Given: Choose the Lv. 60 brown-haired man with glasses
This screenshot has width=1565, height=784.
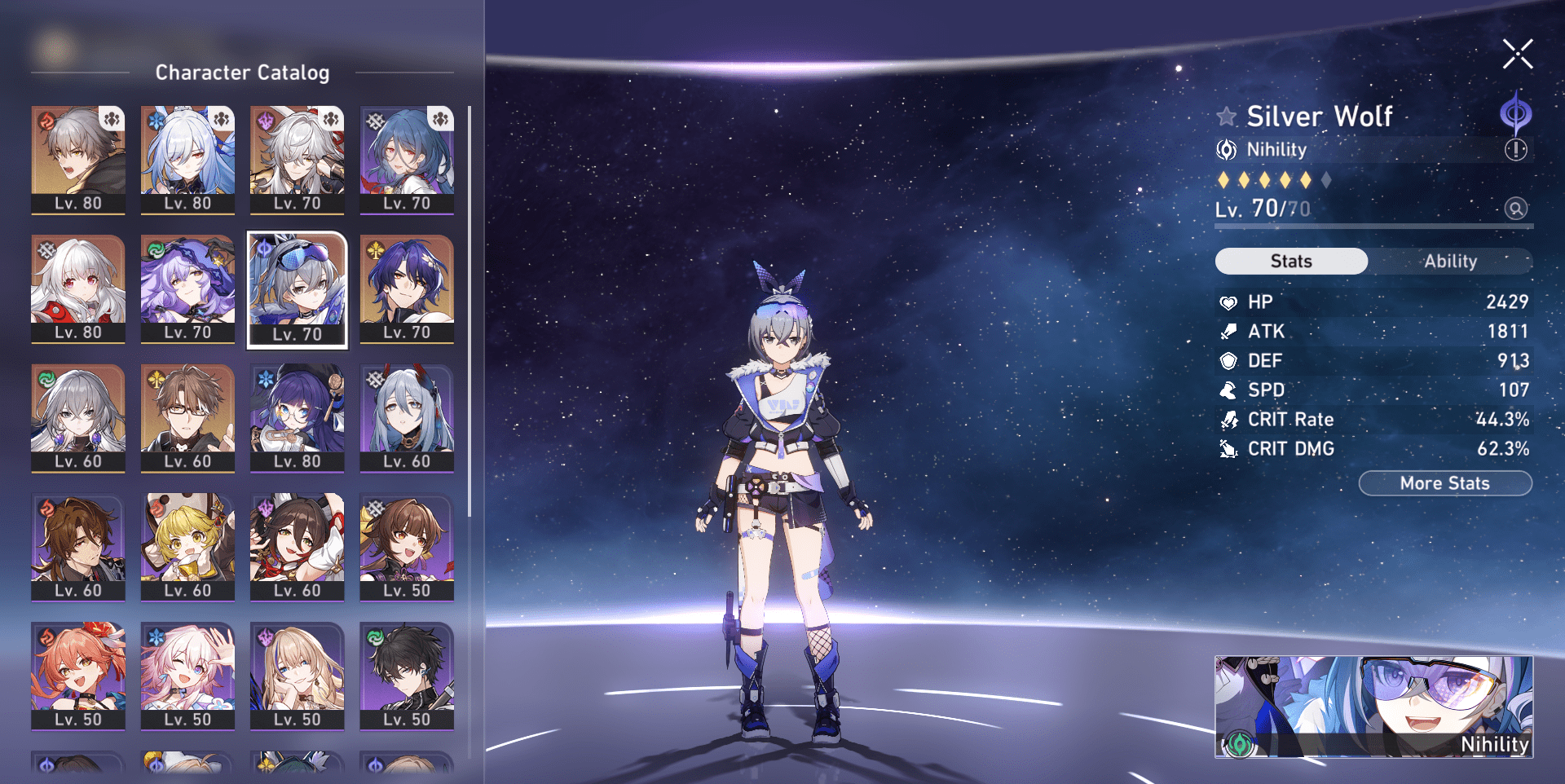Looking at the screenshot, I should [x=187, y=418].
